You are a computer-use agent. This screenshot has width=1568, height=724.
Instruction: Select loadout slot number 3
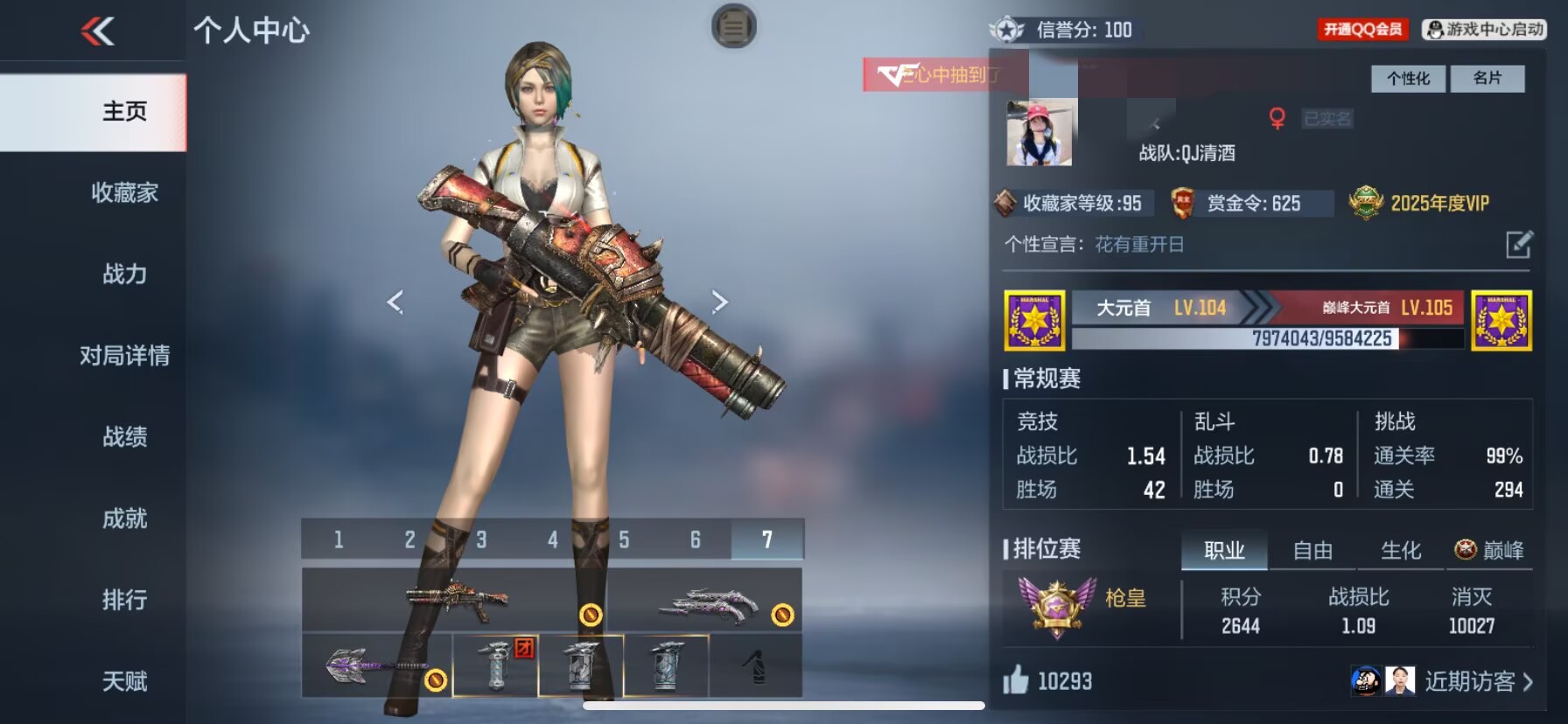tap(481, 540)
